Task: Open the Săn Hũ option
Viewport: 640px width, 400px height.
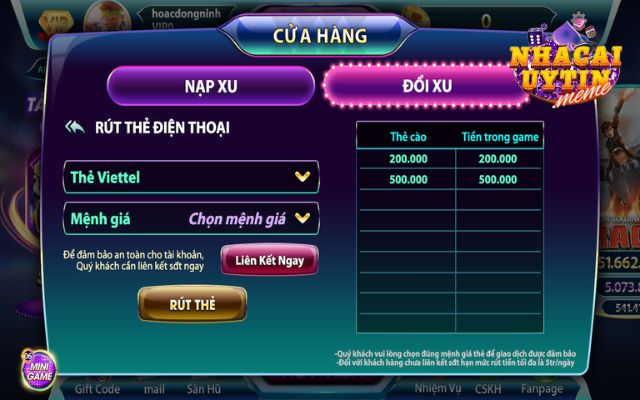Action: point(203,389)
